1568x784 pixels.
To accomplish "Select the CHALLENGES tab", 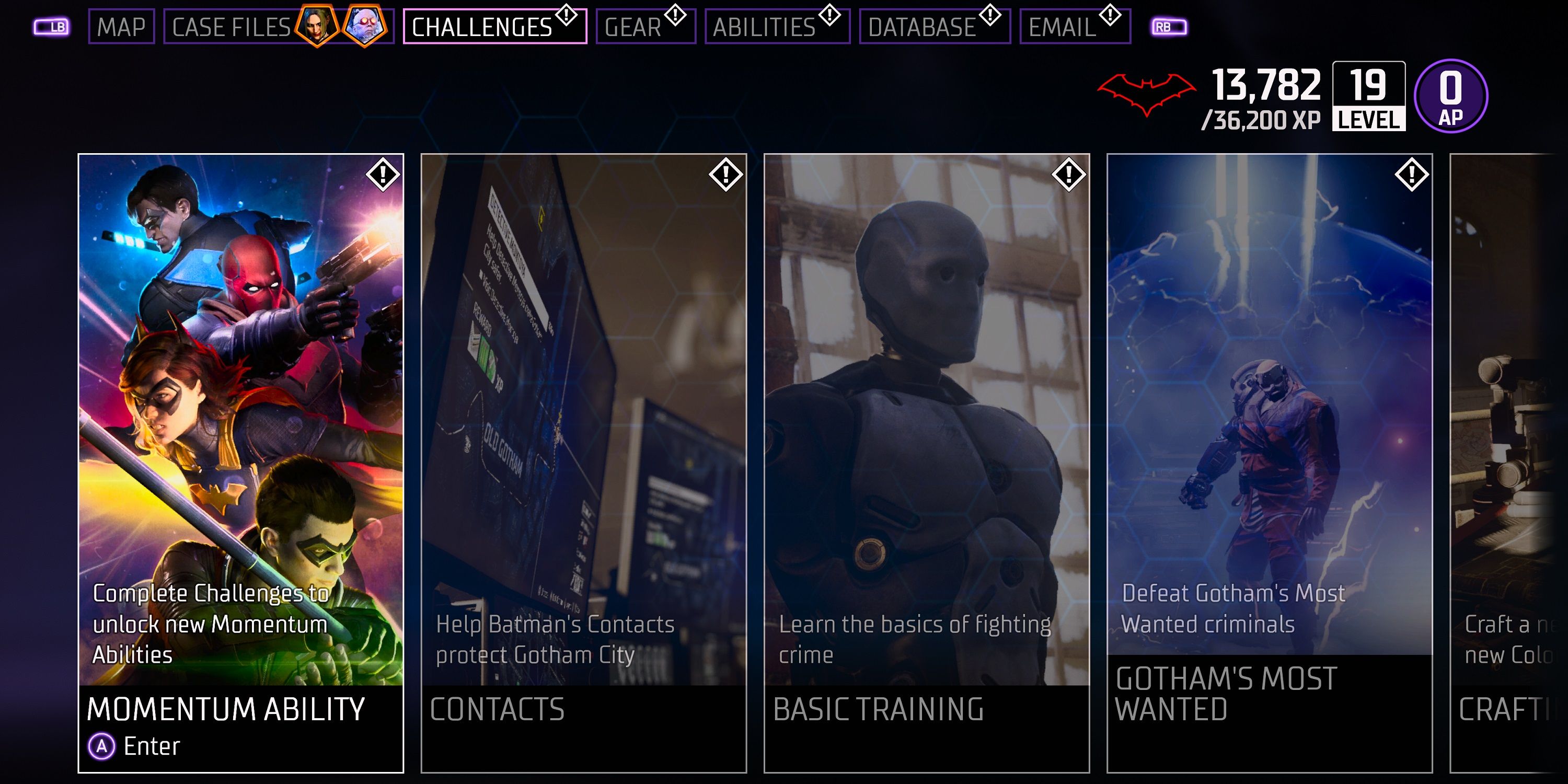I will (x=494, y=26).
